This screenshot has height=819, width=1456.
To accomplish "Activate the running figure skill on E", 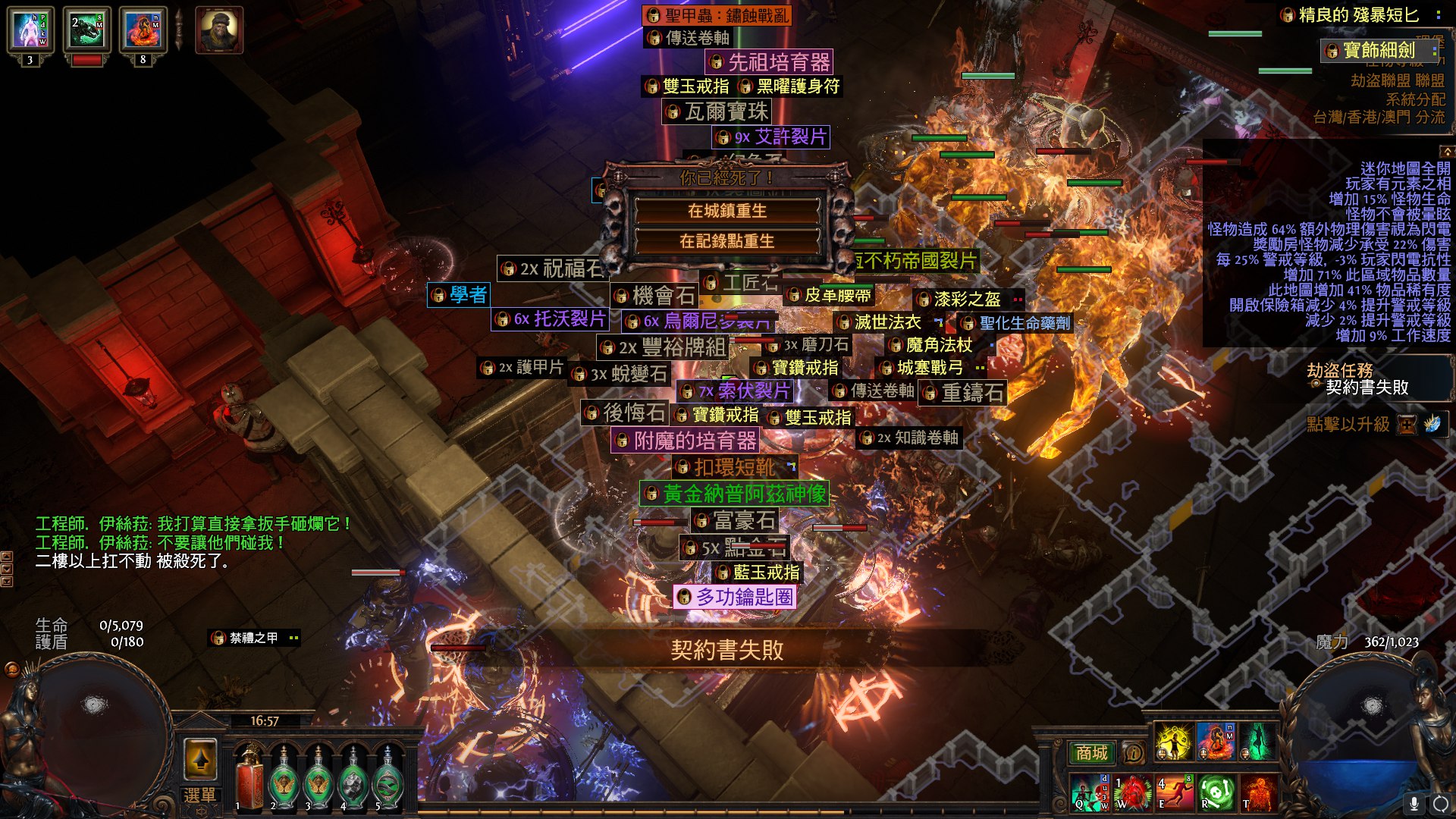I will pos(1173,792).
